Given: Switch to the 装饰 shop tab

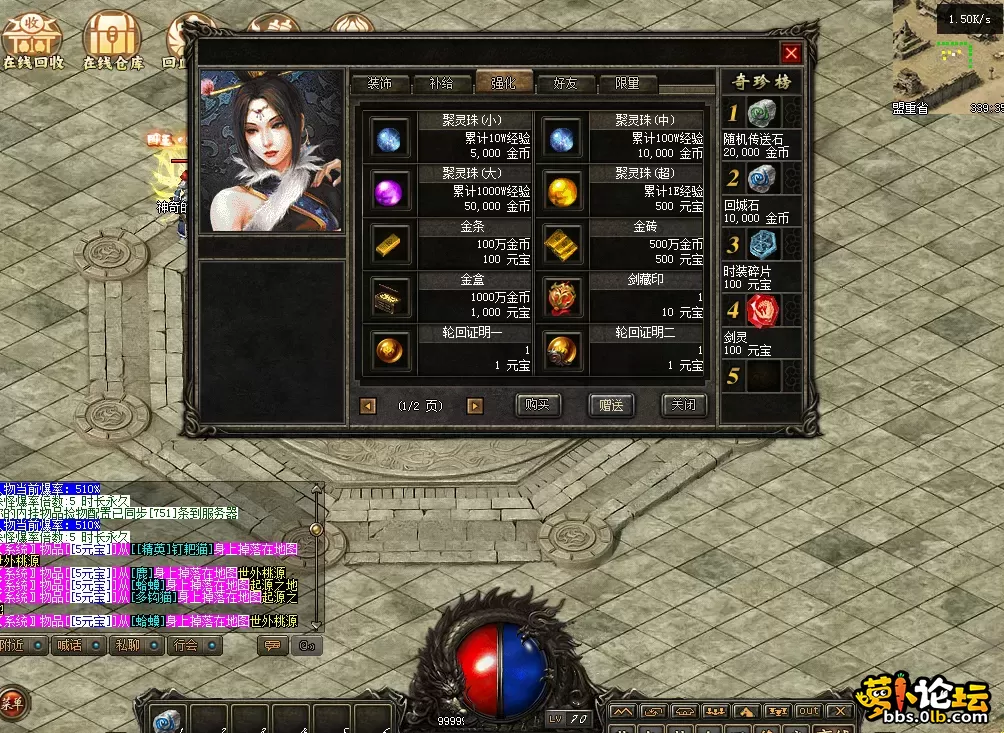Looking at the screenshot, I should 379,84.
